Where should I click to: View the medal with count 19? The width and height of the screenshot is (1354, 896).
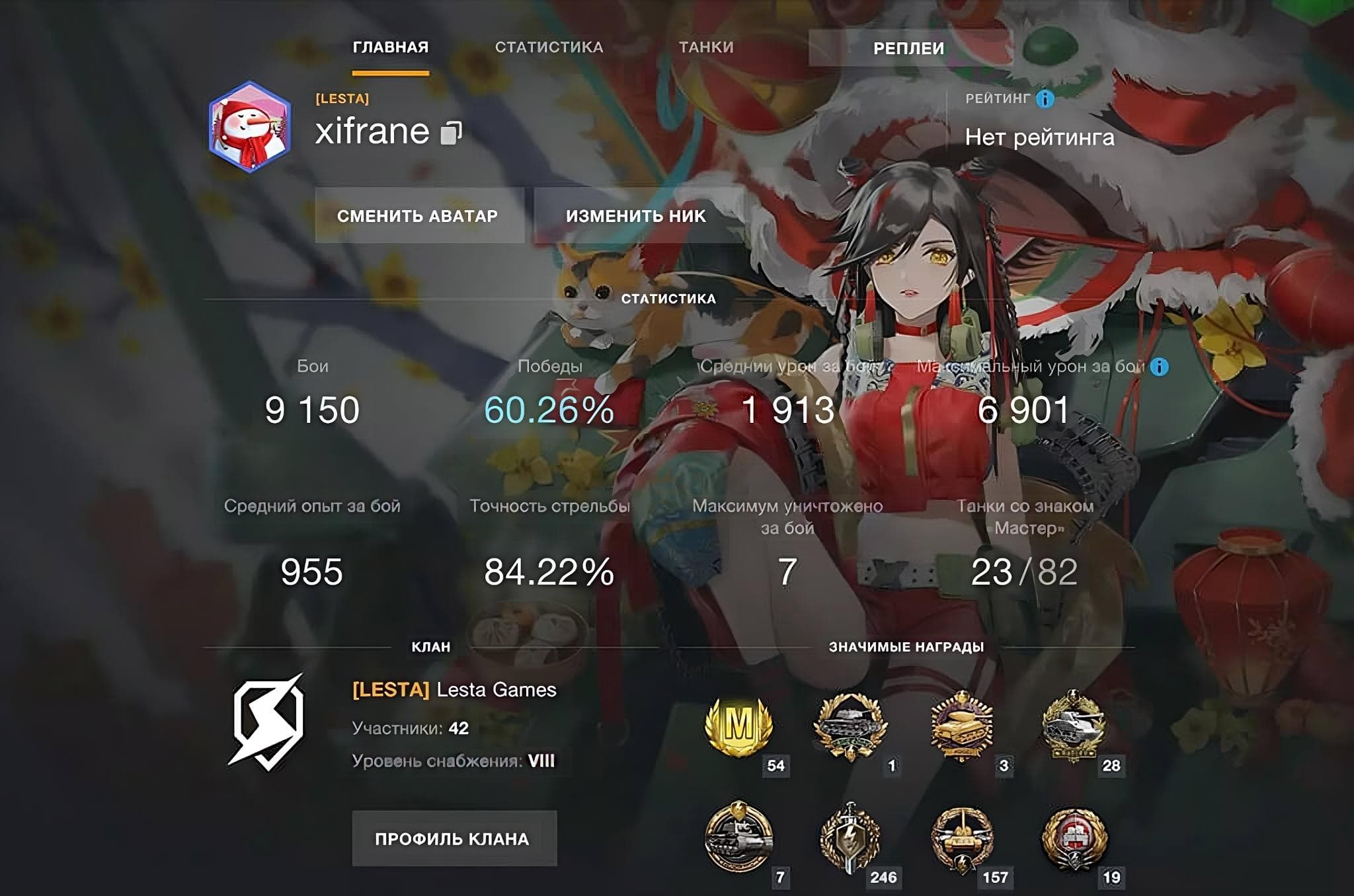pyautogui.click(x=1072, y=839)
